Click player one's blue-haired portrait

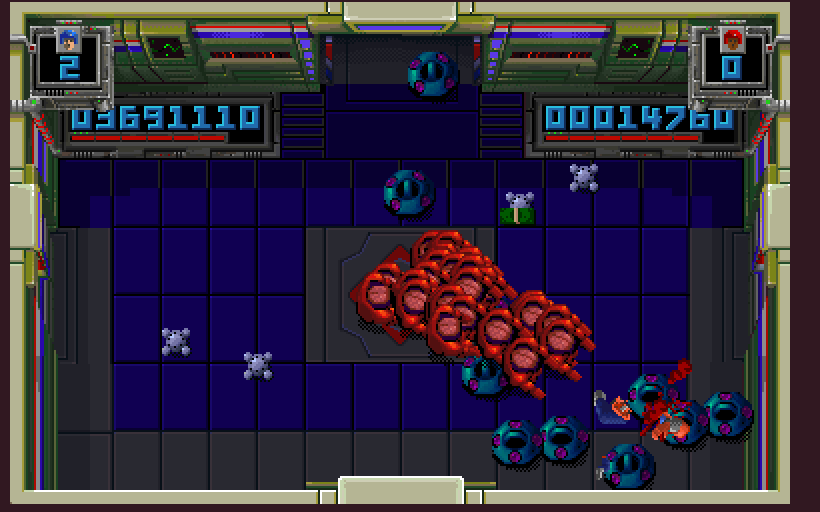click(68, 40)
